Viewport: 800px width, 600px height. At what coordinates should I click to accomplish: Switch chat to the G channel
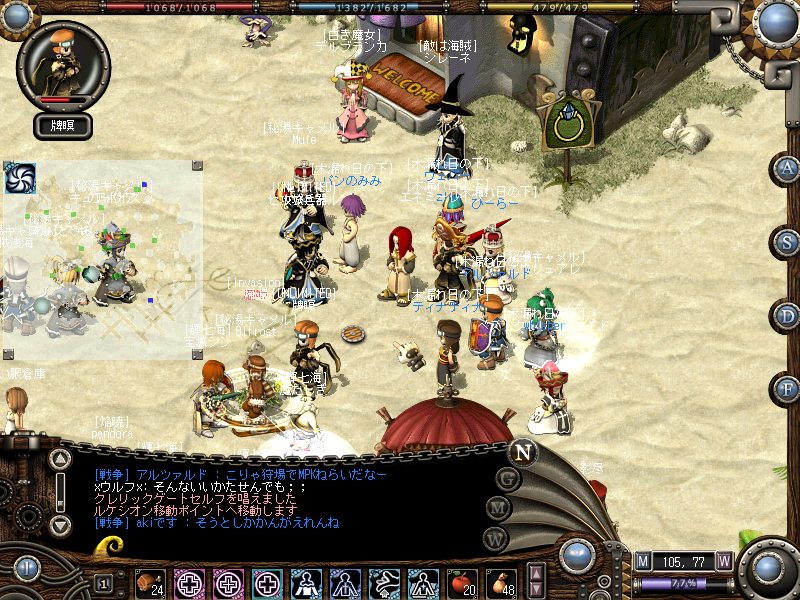click(x=507, y=478)
